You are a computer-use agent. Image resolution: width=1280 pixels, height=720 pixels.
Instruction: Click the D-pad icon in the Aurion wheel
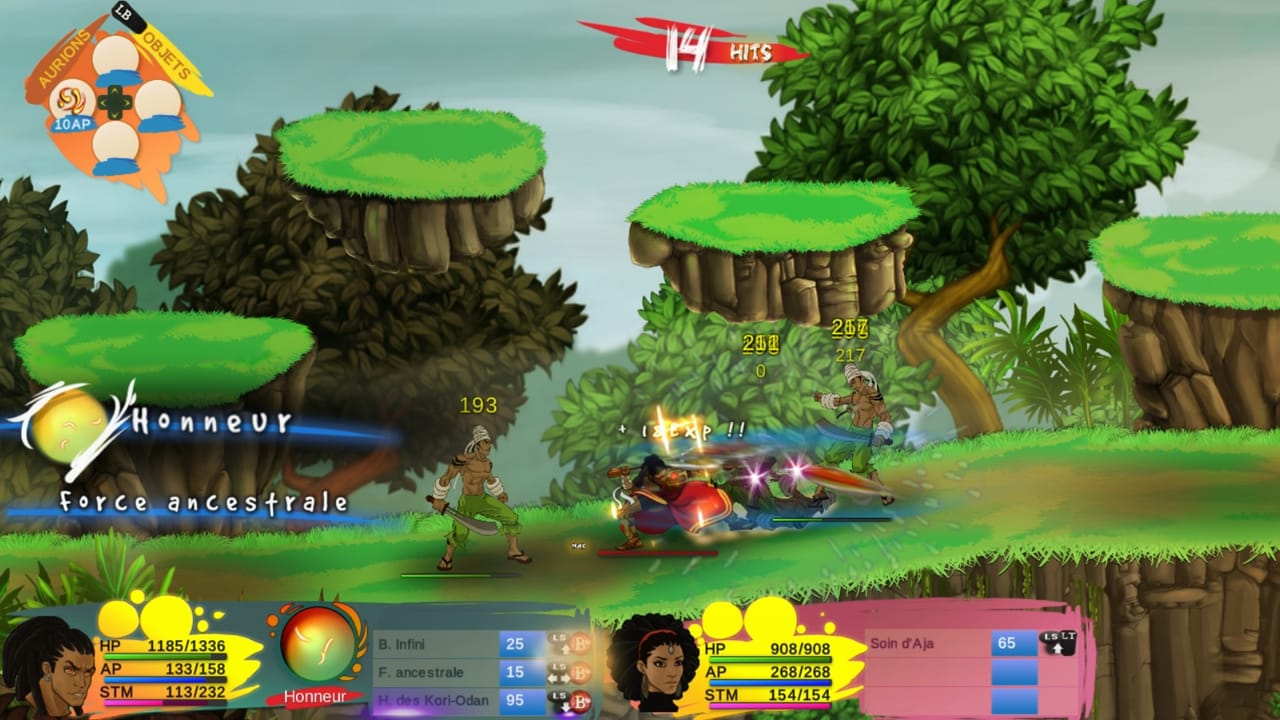pos(116,100)
